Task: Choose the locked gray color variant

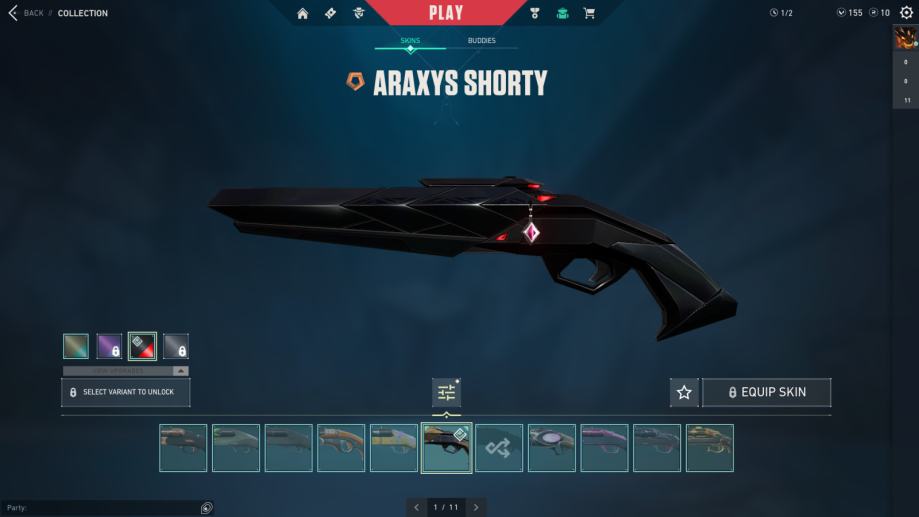Action: pos(176,346)
